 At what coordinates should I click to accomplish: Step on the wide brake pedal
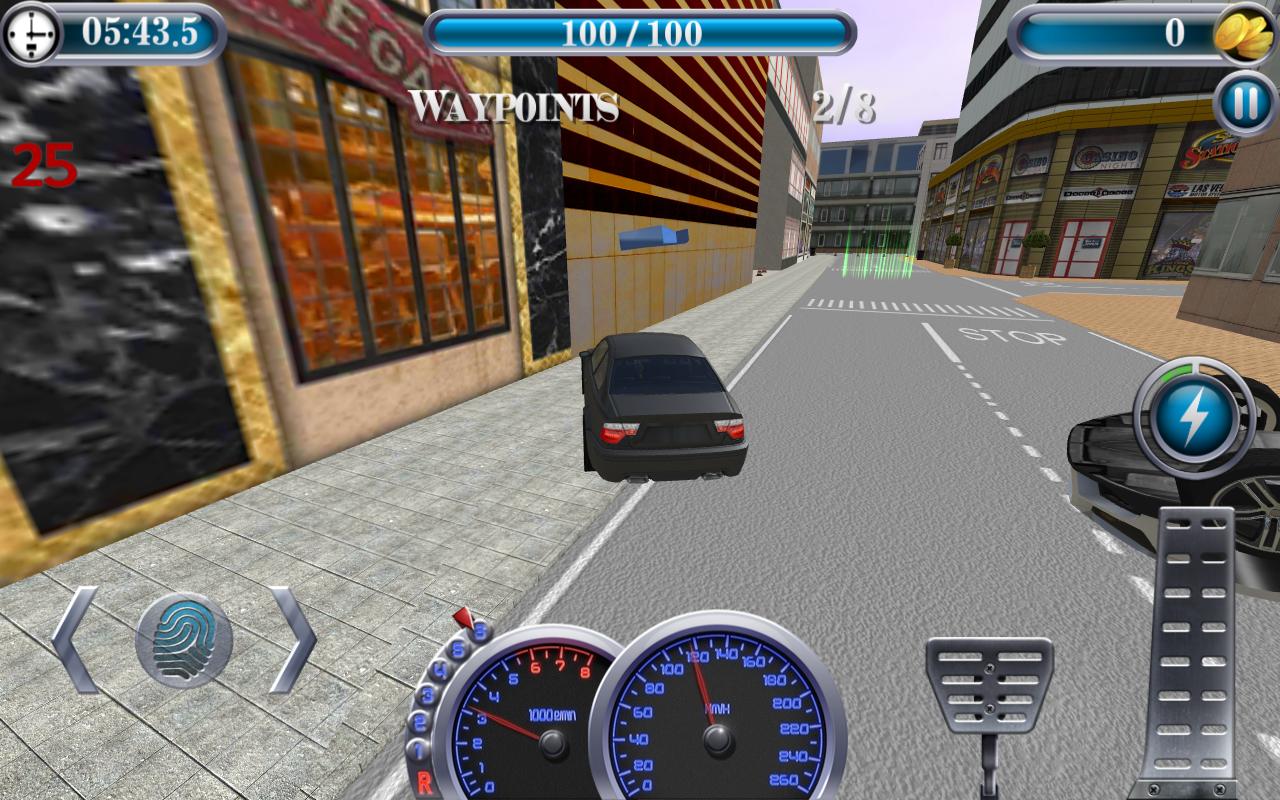(x=989, y=685)
